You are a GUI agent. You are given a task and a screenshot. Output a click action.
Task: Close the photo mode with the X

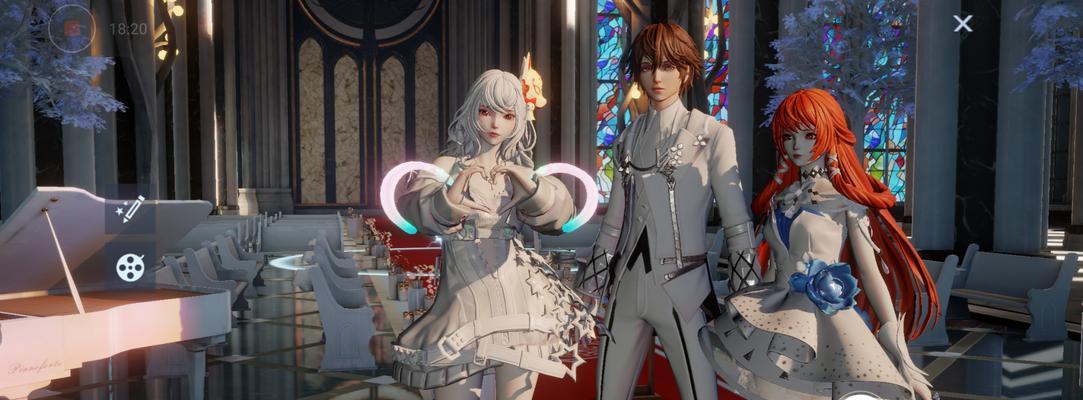pos(962,24)
